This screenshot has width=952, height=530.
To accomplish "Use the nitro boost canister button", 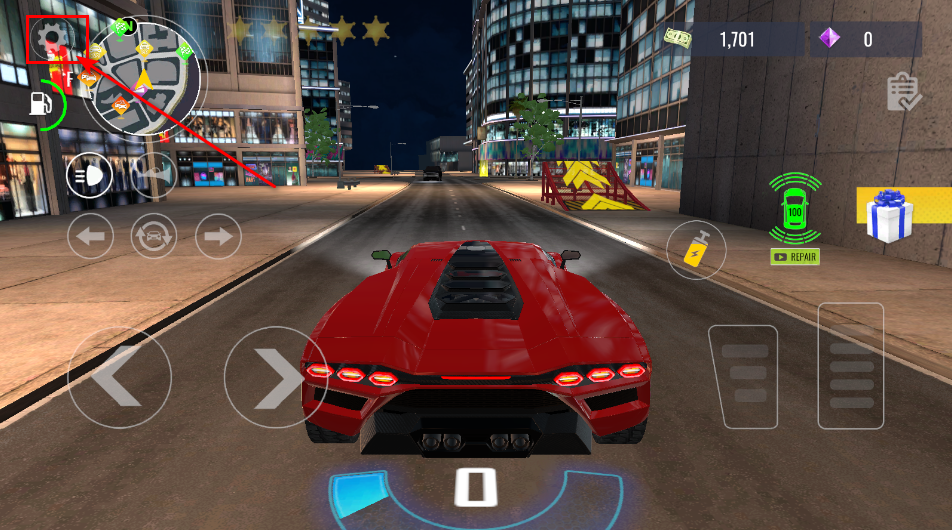I will click(x=696, y=249).
